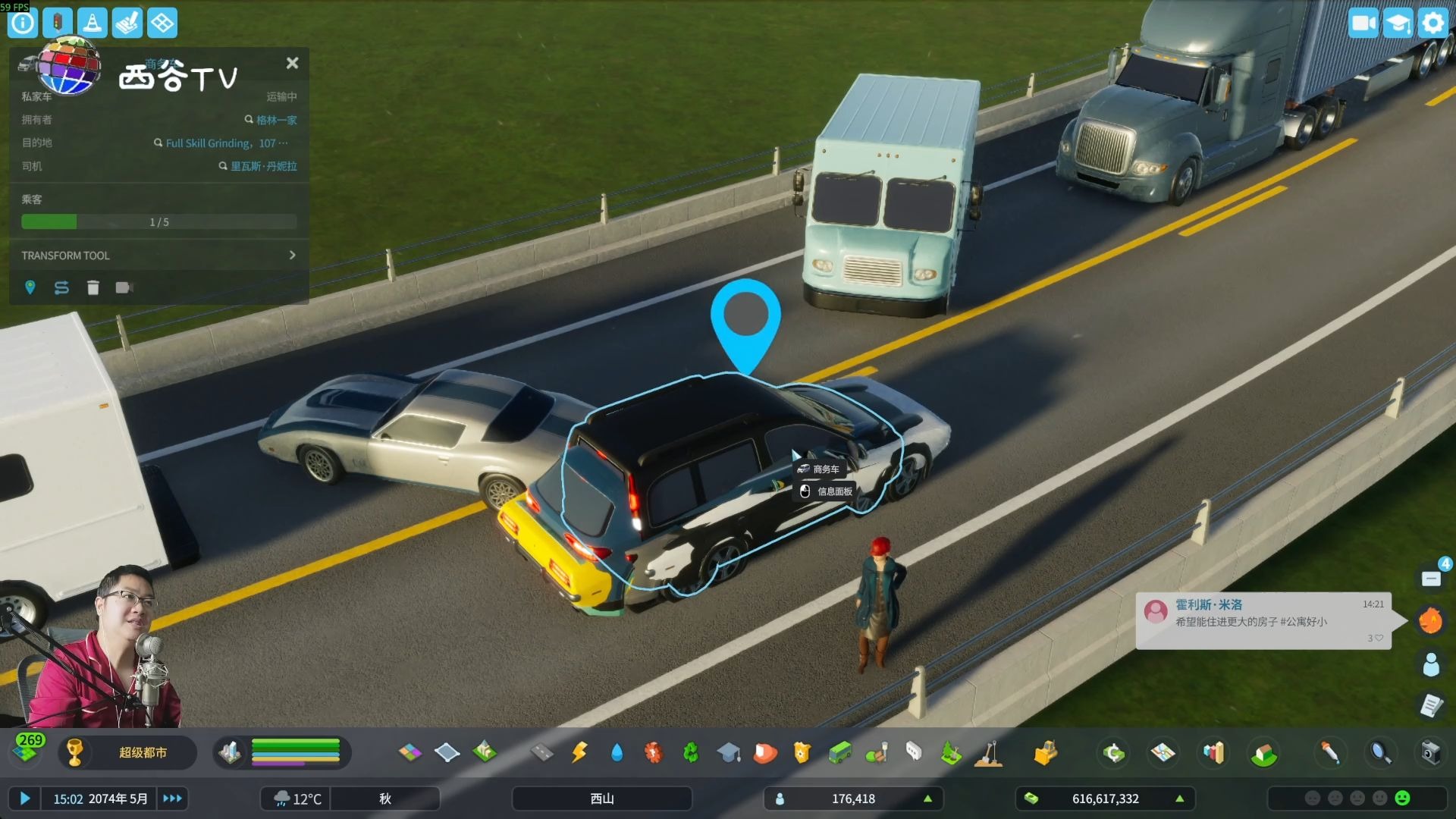1456x819 pixels.
Task: Open the Water drop menu
Action: pos(617,752)
